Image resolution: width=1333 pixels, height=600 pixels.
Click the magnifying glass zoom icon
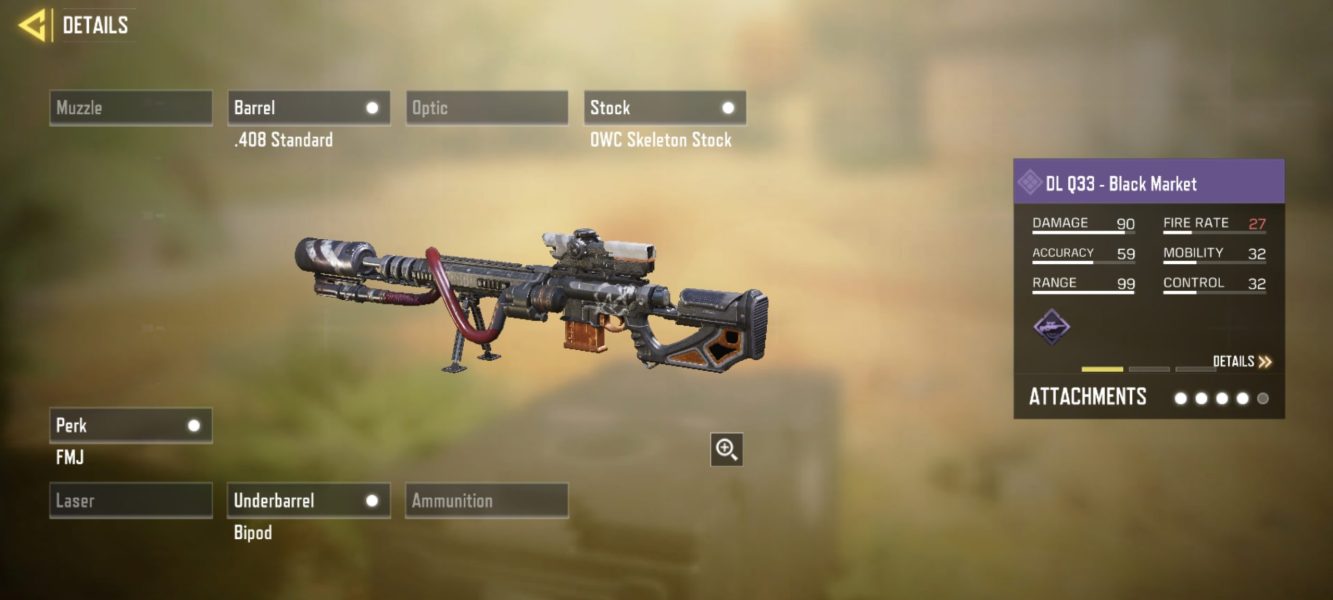coord(727,450)
